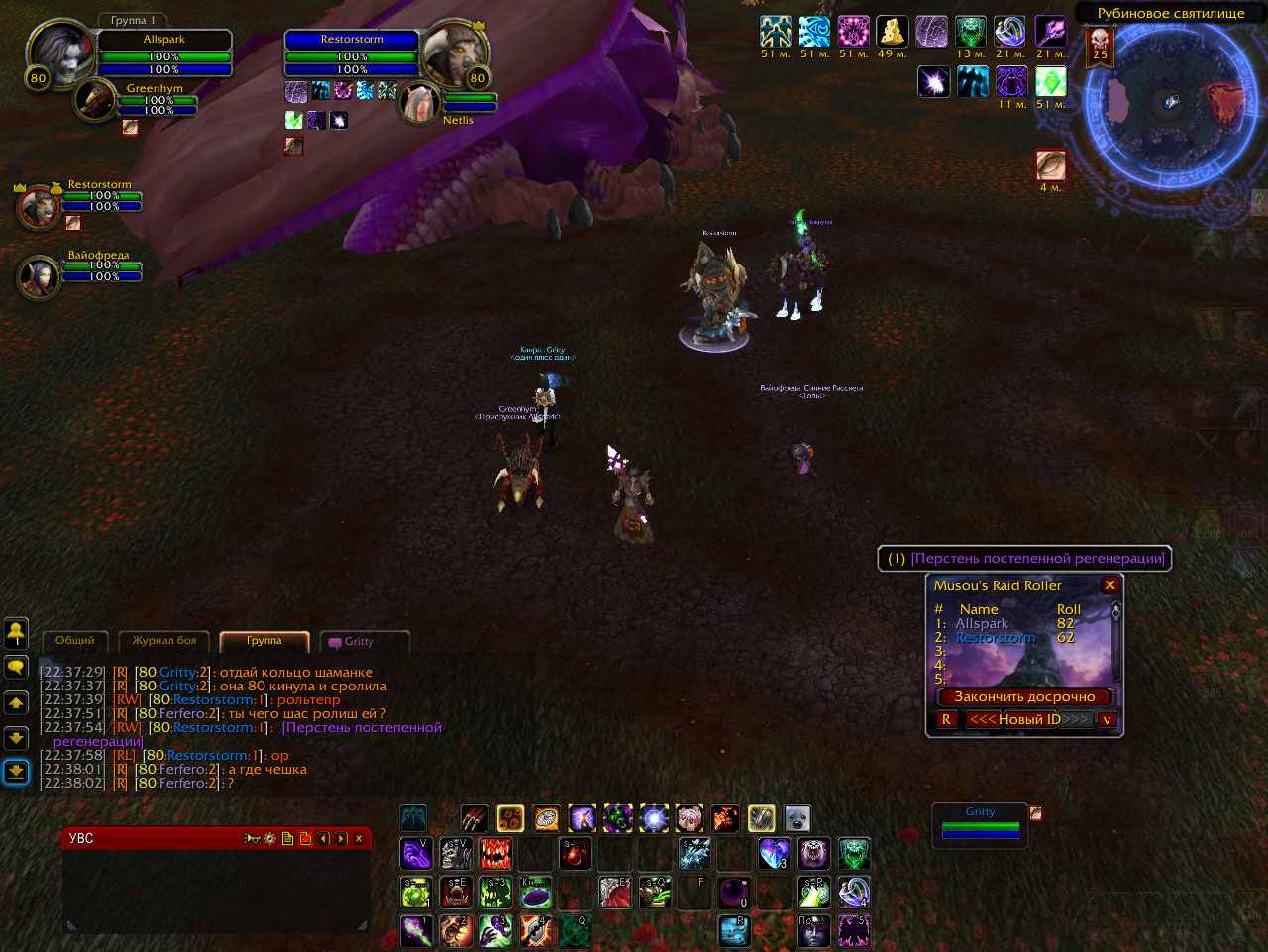Image resolution: width=1268 pixels, height=952 pixels.
Task: Click the 25-player skull difficulty icon
Action: (1100, 45)
